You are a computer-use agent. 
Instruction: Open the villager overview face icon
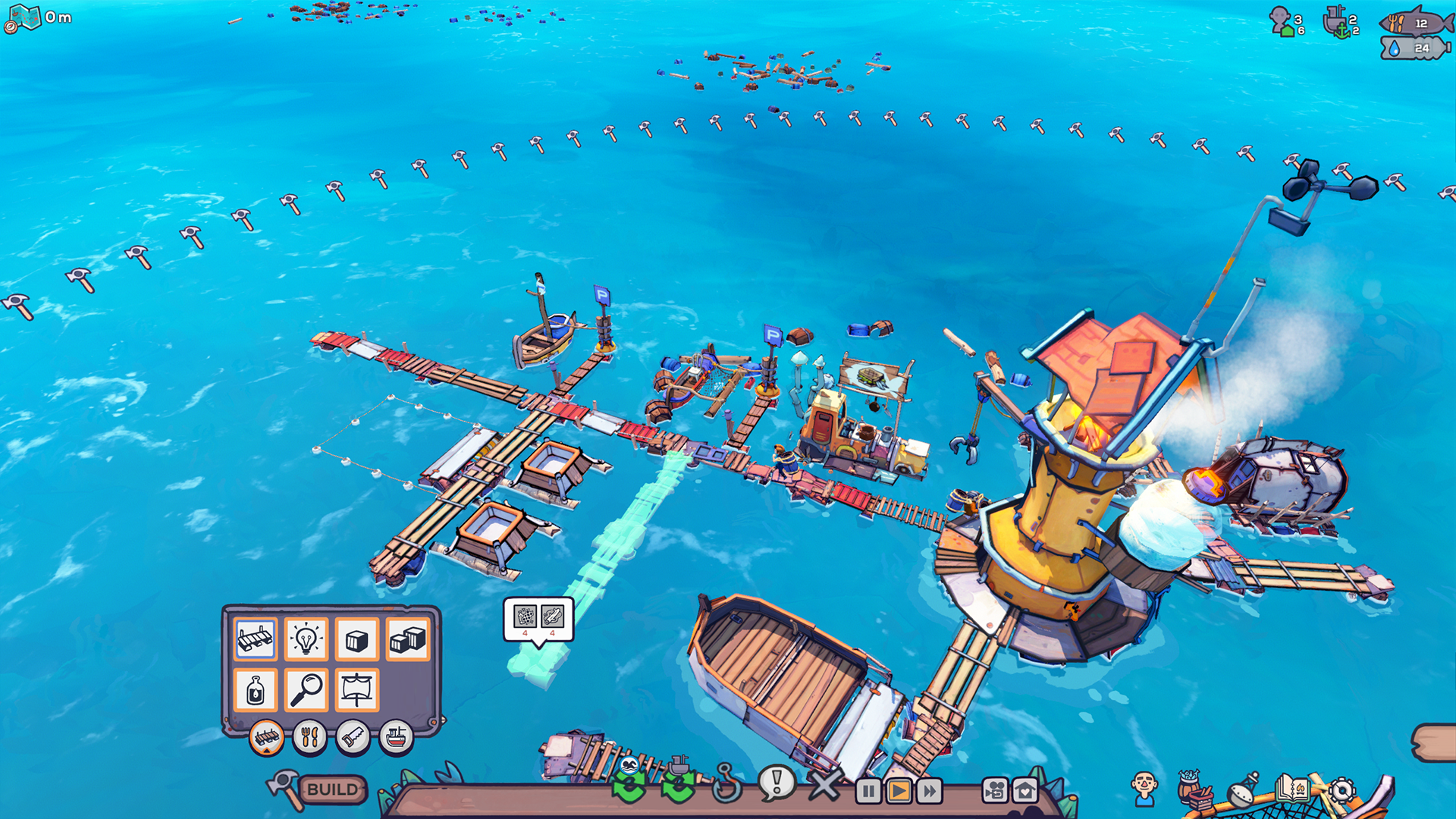tap(1144, 789)
